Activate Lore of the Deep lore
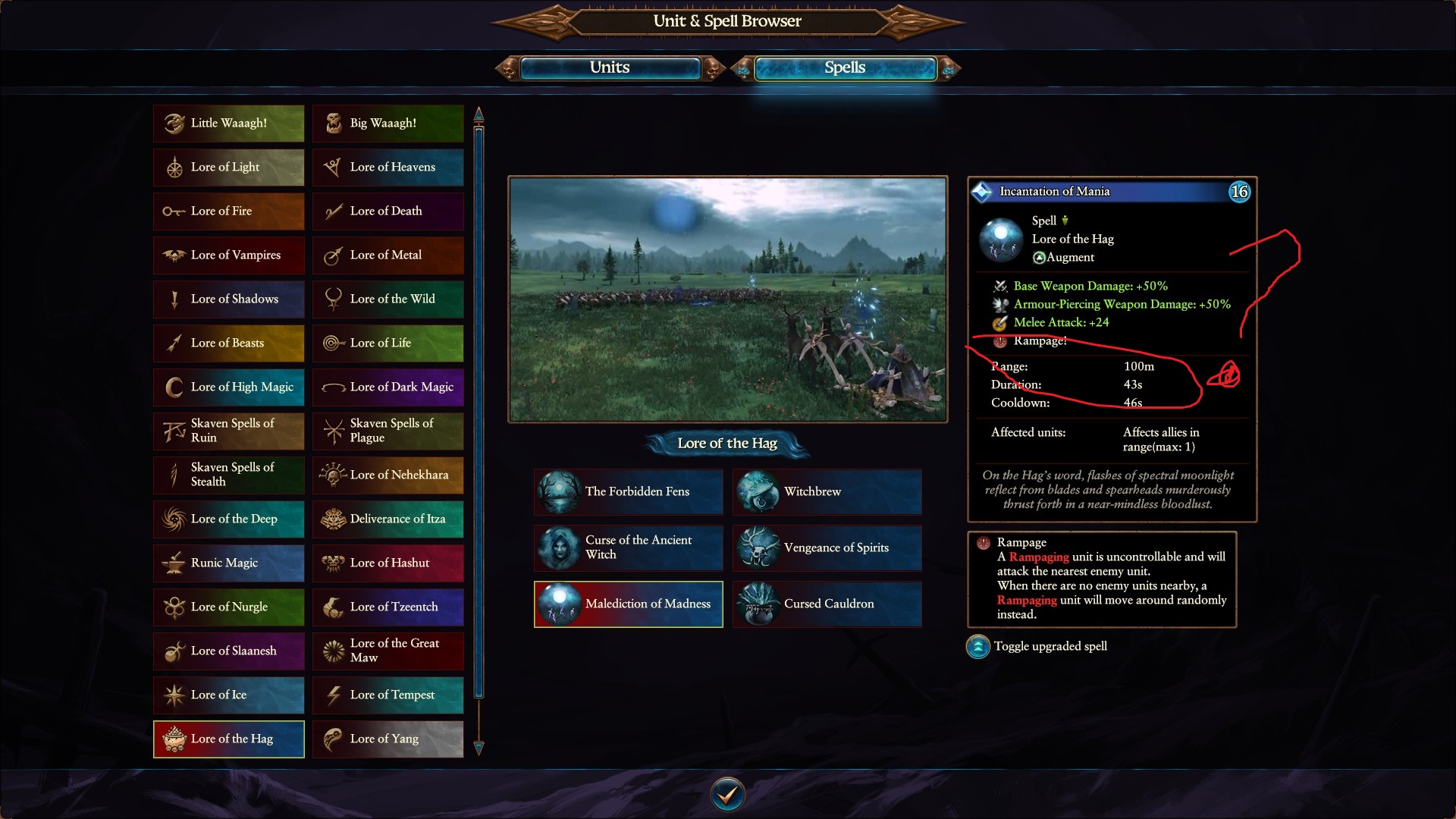Image resolution: width=1456 pixels, height=819 pixels. [227, 519]
